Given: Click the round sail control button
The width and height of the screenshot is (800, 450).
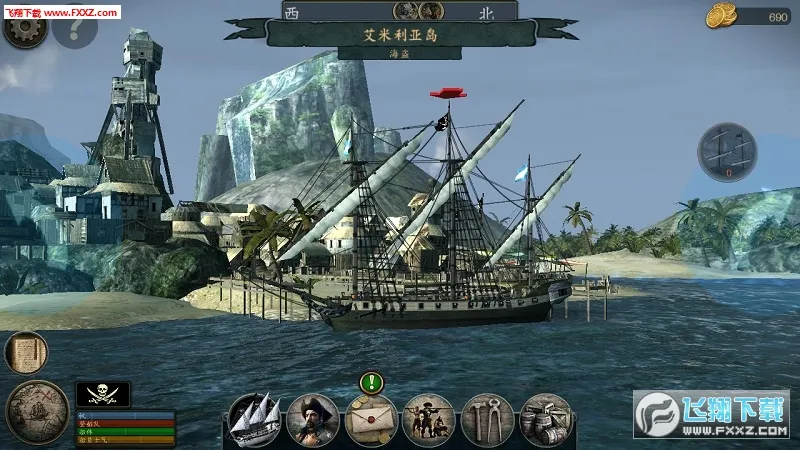Looking at the screenshot, I should 727,152.
